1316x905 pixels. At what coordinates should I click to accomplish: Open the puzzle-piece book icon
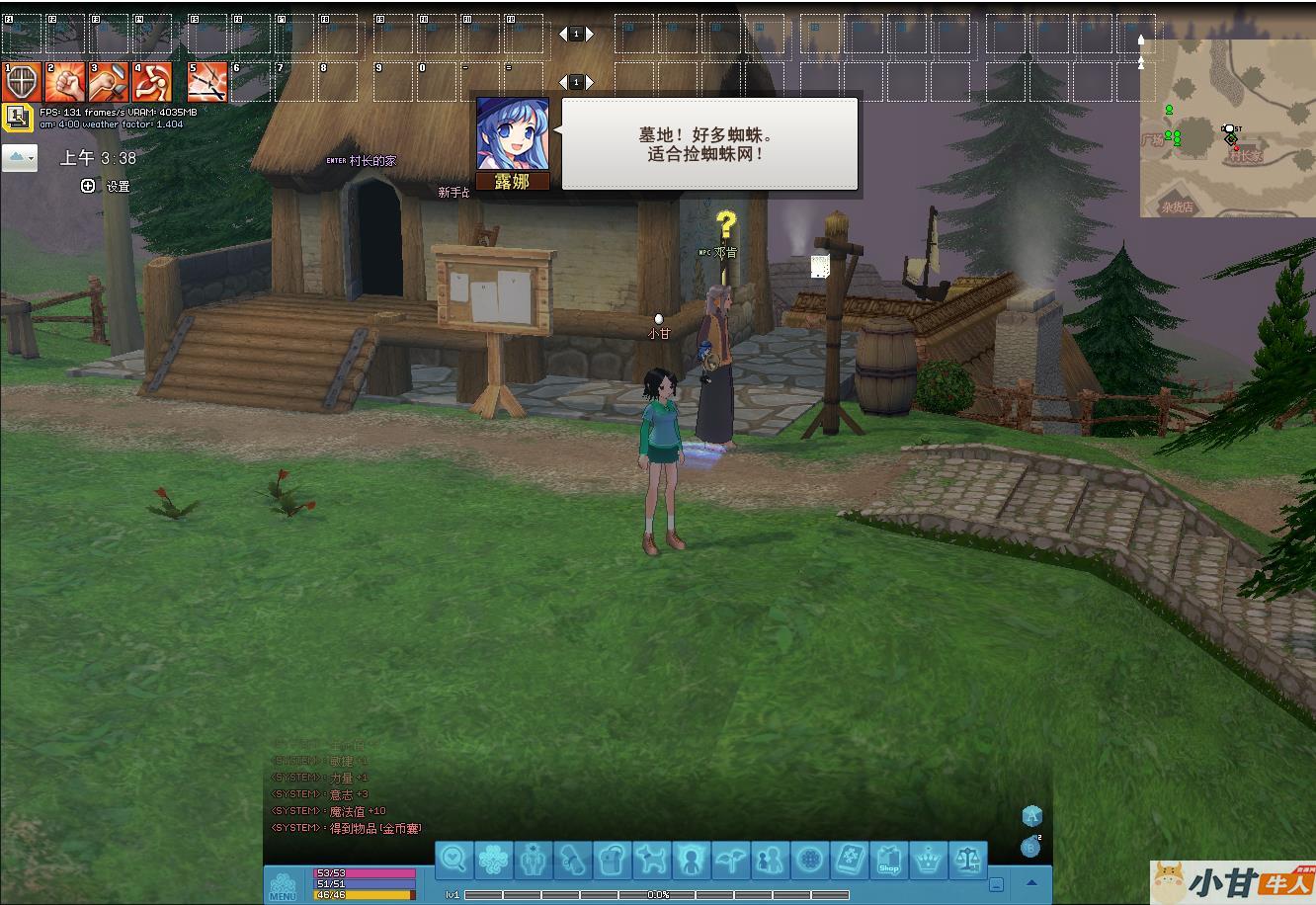(x=850, y=860)
